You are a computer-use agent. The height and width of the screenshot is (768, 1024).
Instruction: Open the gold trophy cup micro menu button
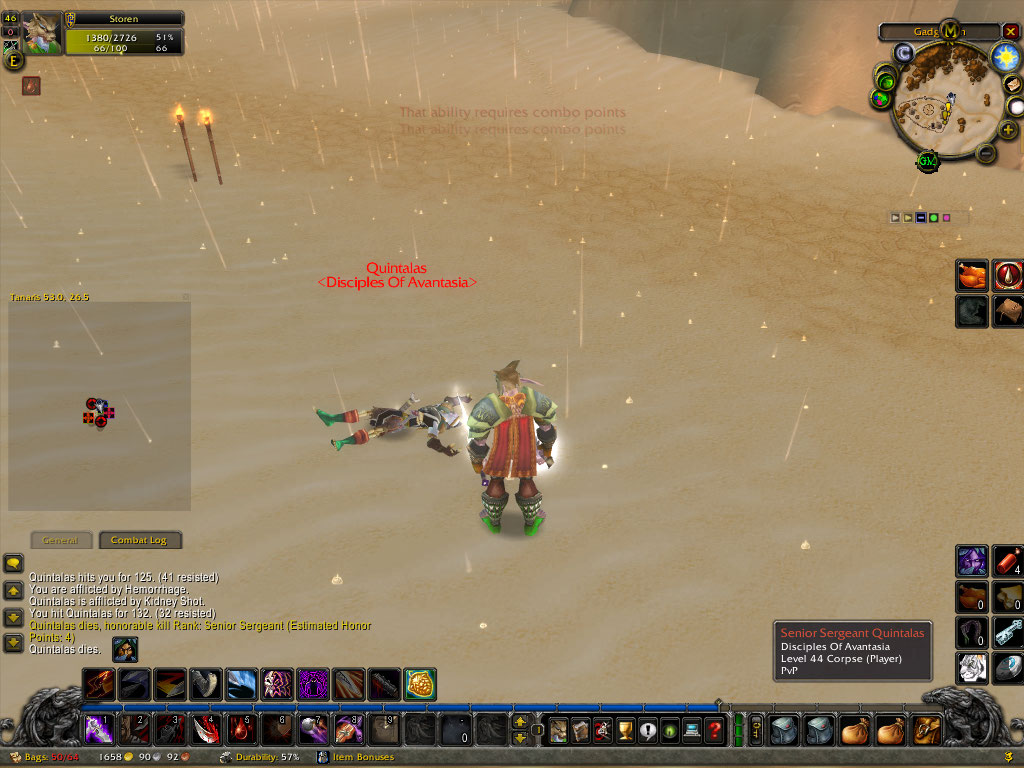coord(625,730)
